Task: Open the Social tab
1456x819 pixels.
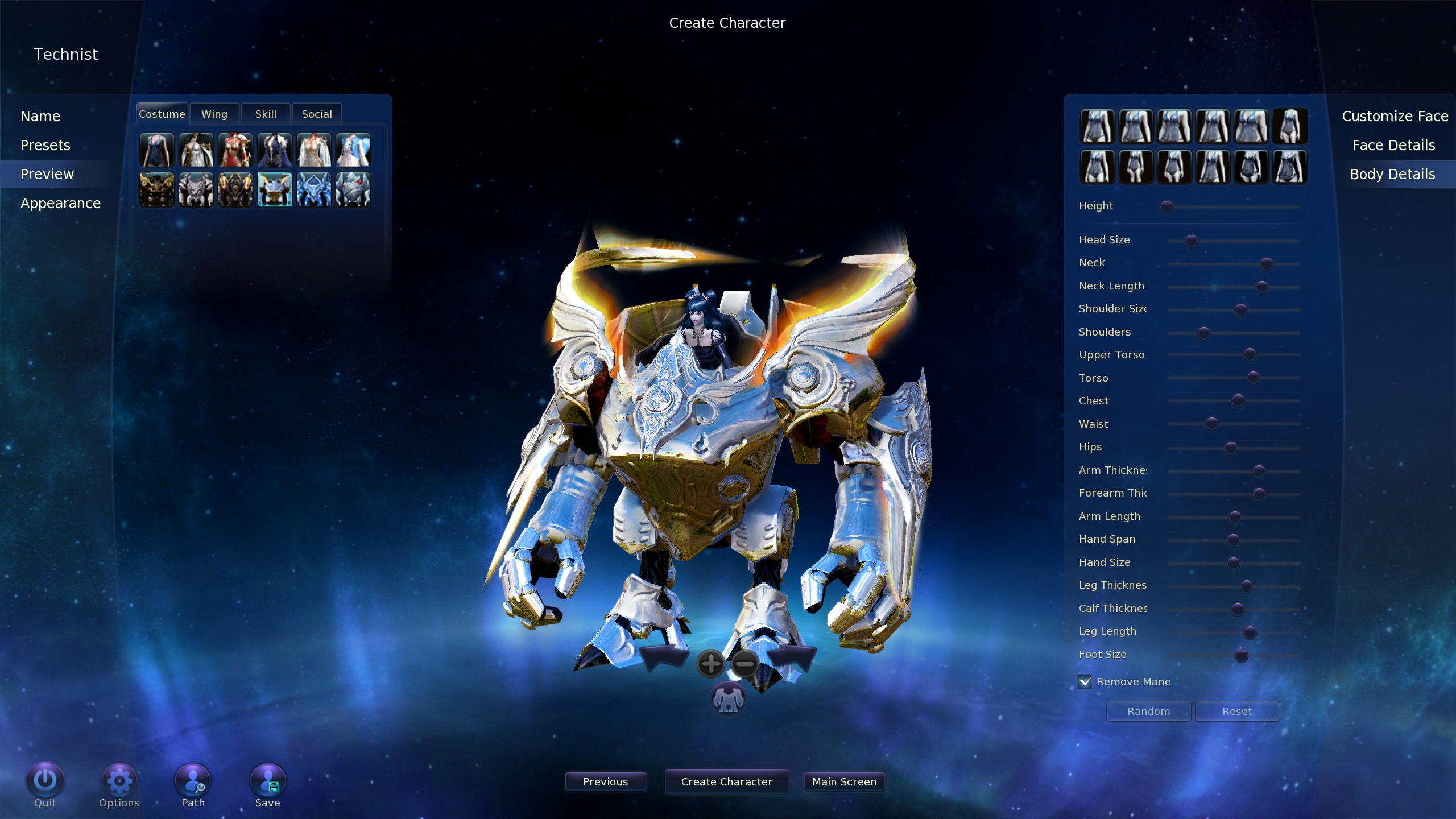Action: 317,114
